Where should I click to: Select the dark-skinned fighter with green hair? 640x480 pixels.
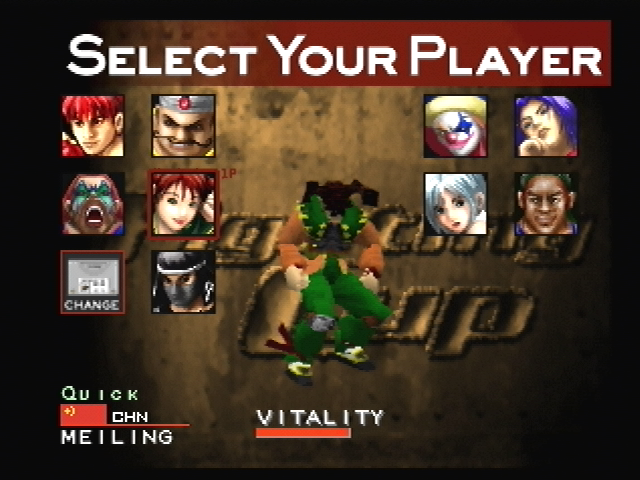pyautogui.click(x=546, y=204)
